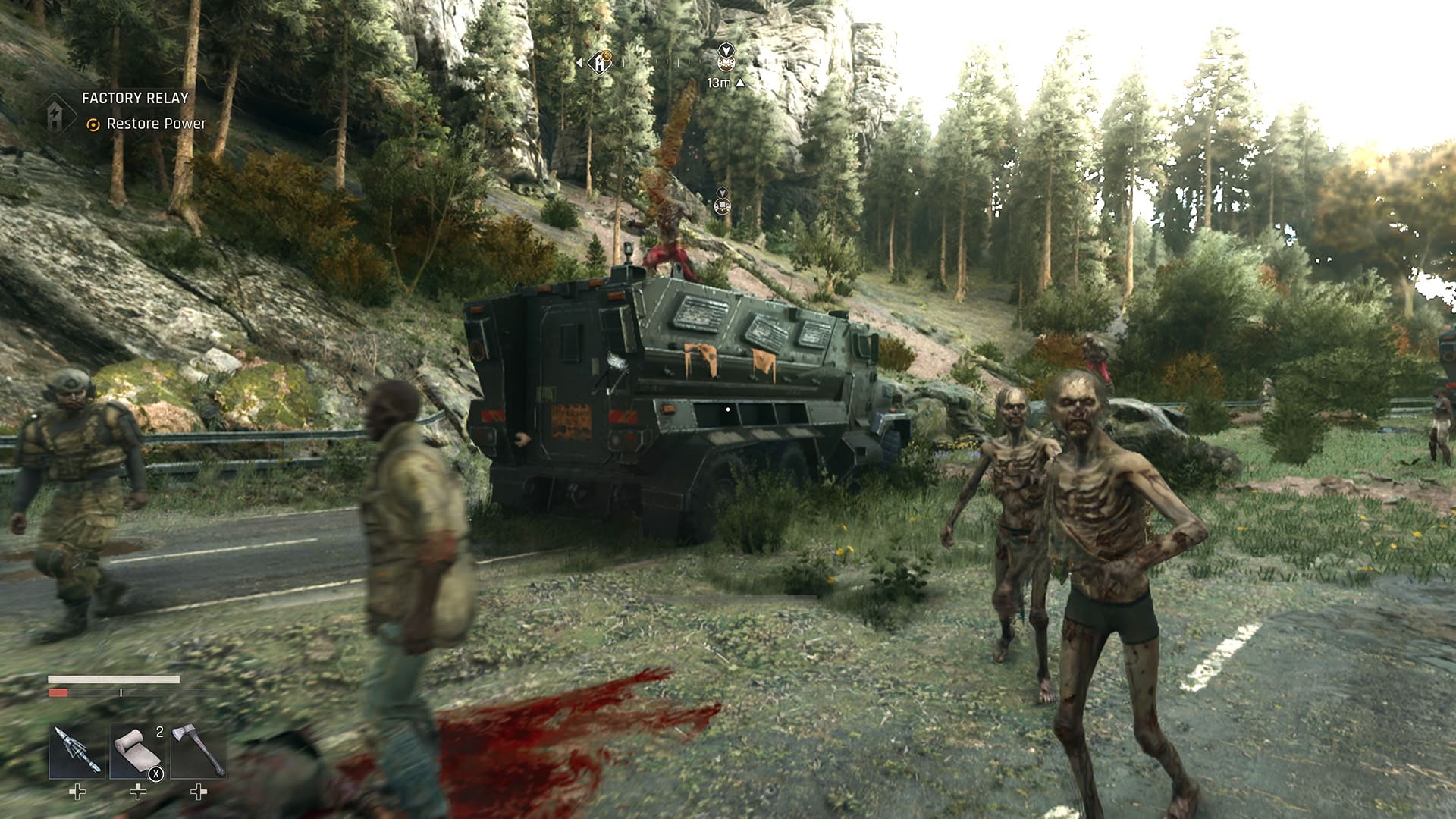Click the red health bar segment
Viewport: 1456px width, 819px height.
(x=58, y=692)
